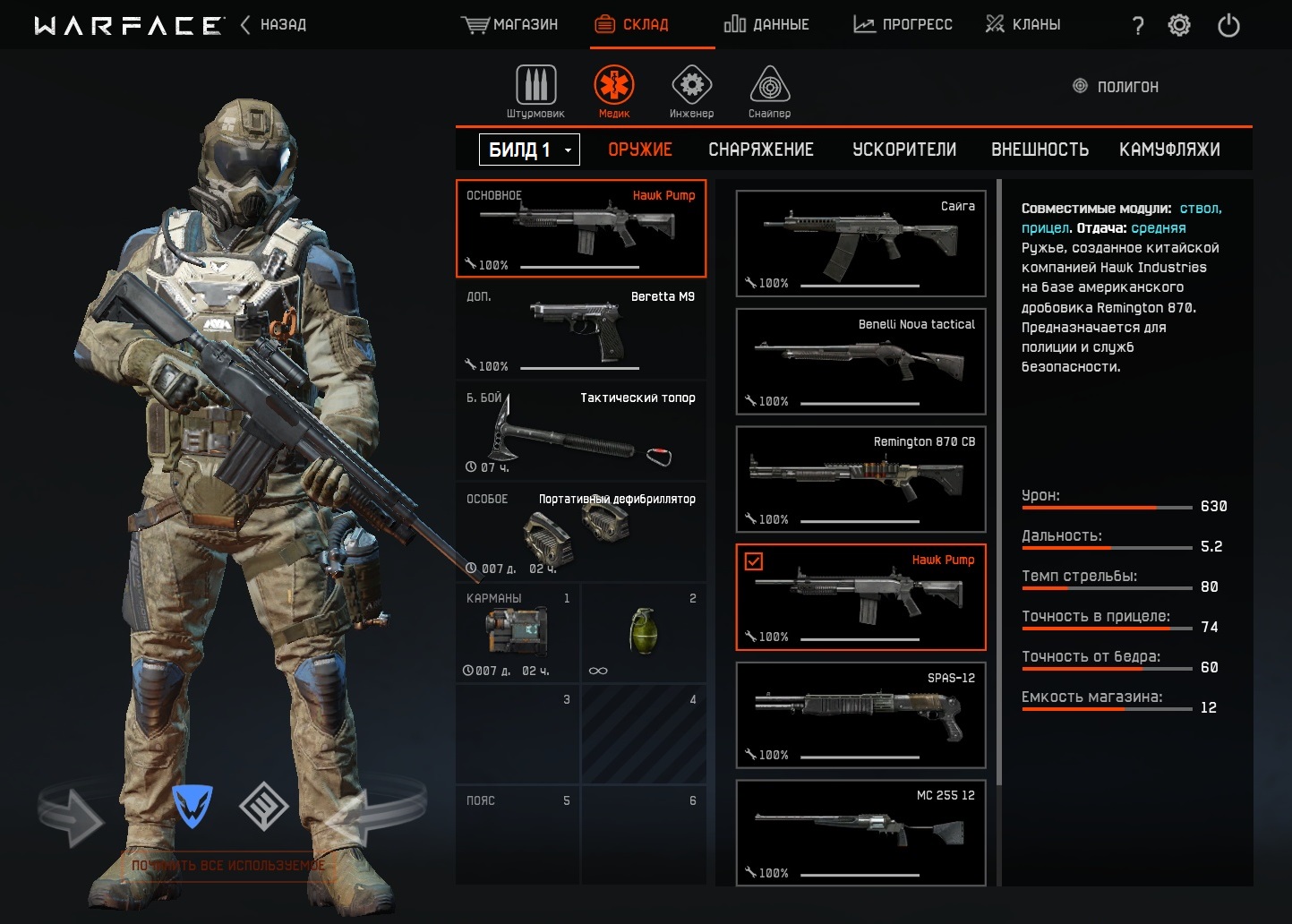Open the Кланы menu

click(x=1022, y=24)
